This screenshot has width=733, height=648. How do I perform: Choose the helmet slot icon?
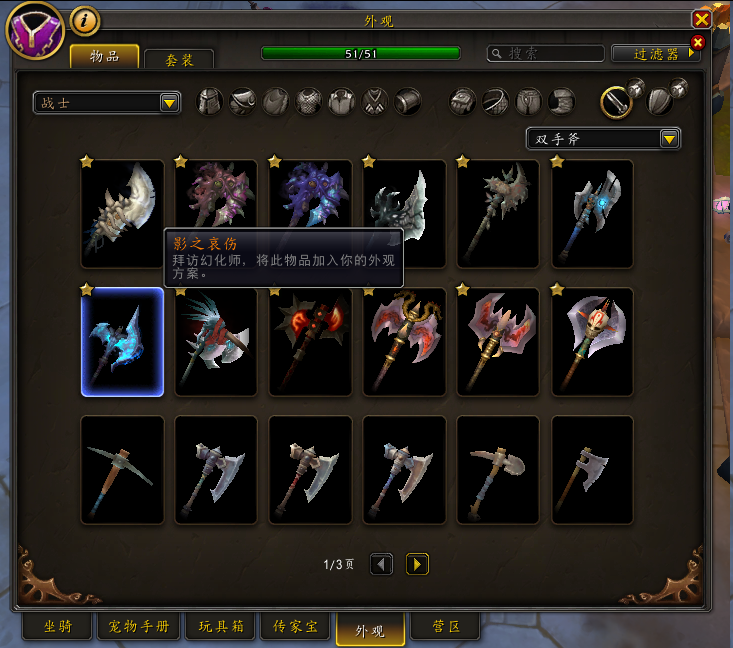[x=209, y=101]
